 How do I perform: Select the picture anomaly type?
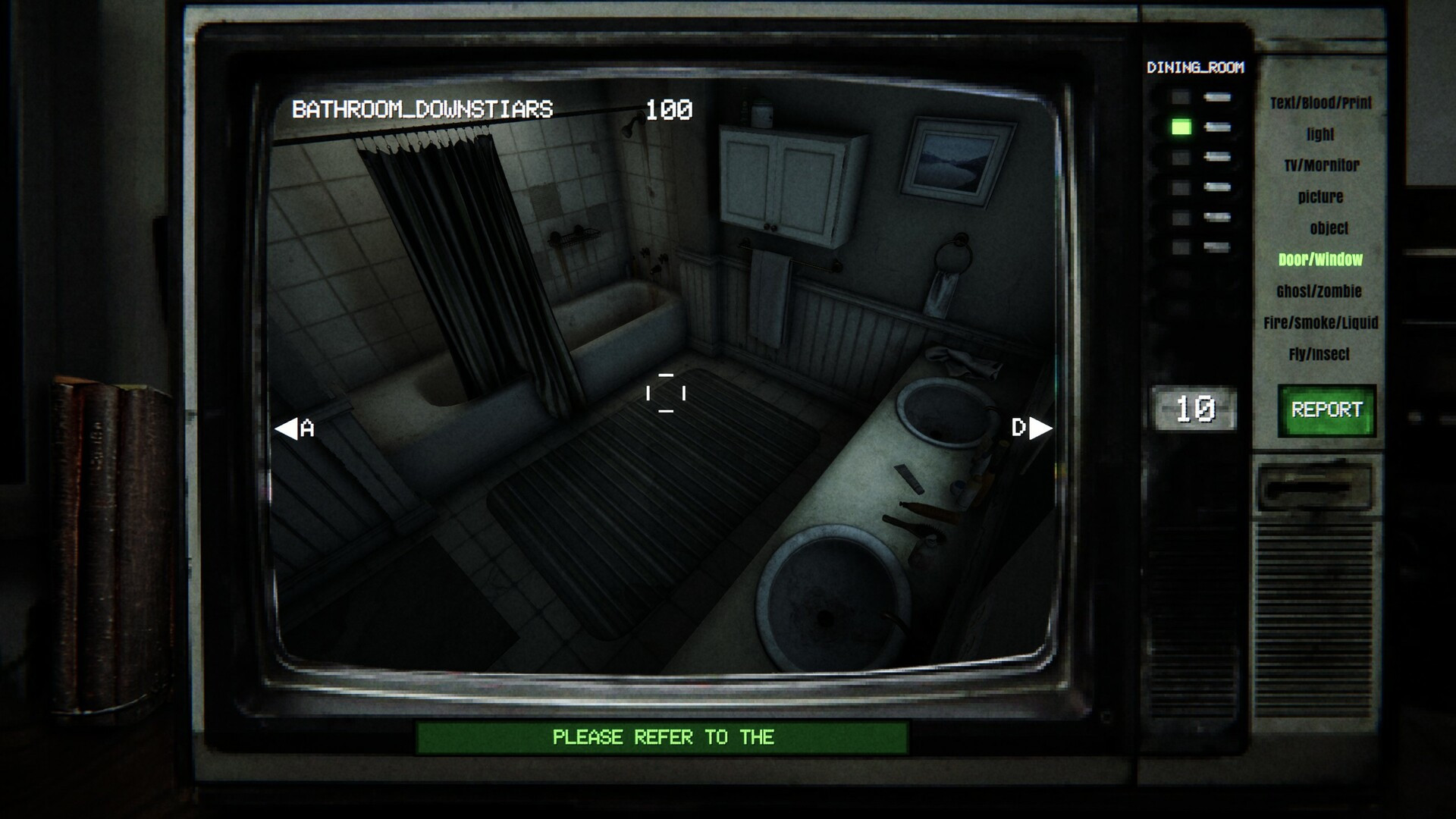click(x=1320, y=197)
